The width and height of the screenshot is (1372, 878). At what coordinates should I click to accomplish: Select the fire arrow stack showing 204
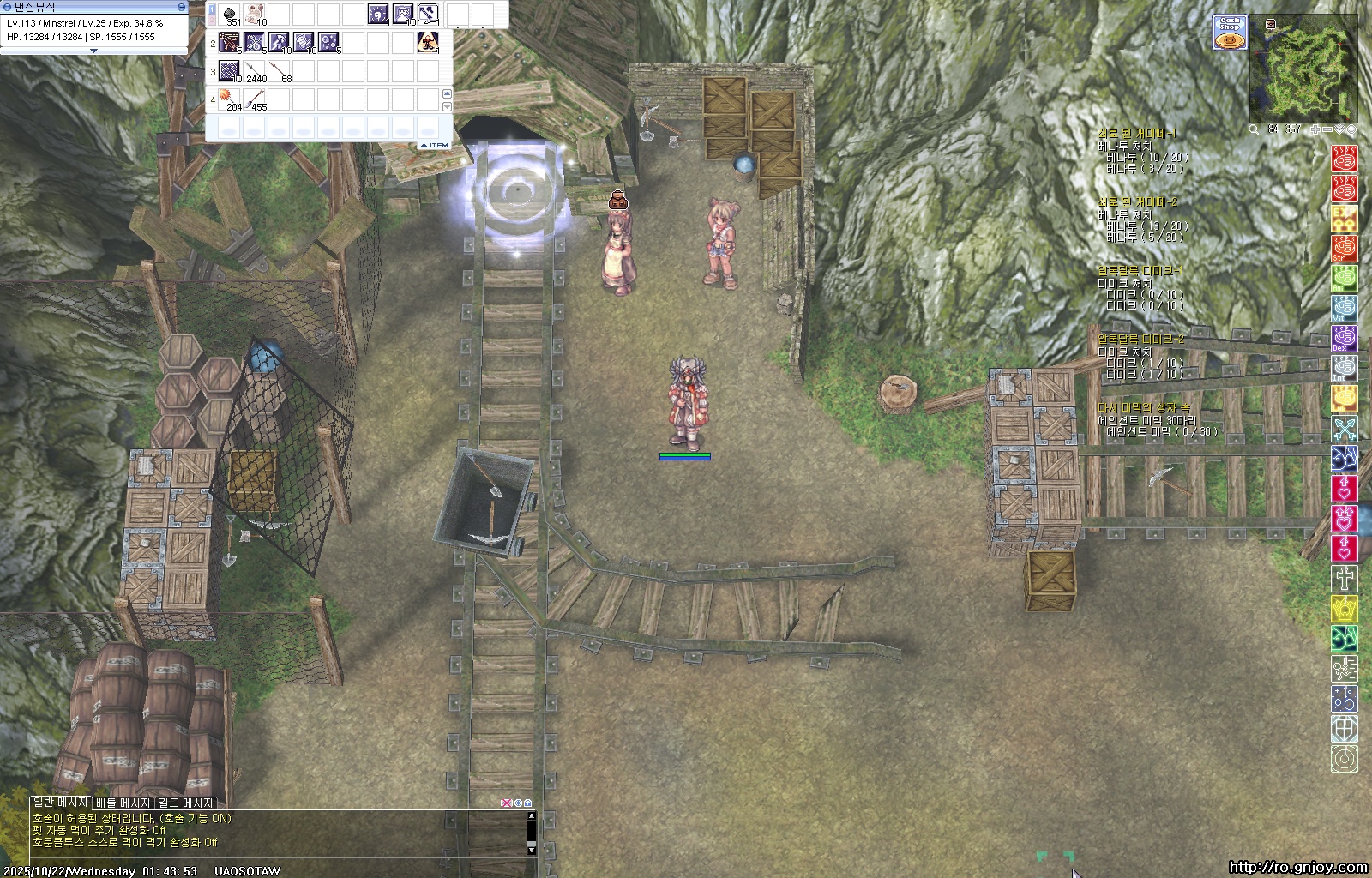pos(231,99)
